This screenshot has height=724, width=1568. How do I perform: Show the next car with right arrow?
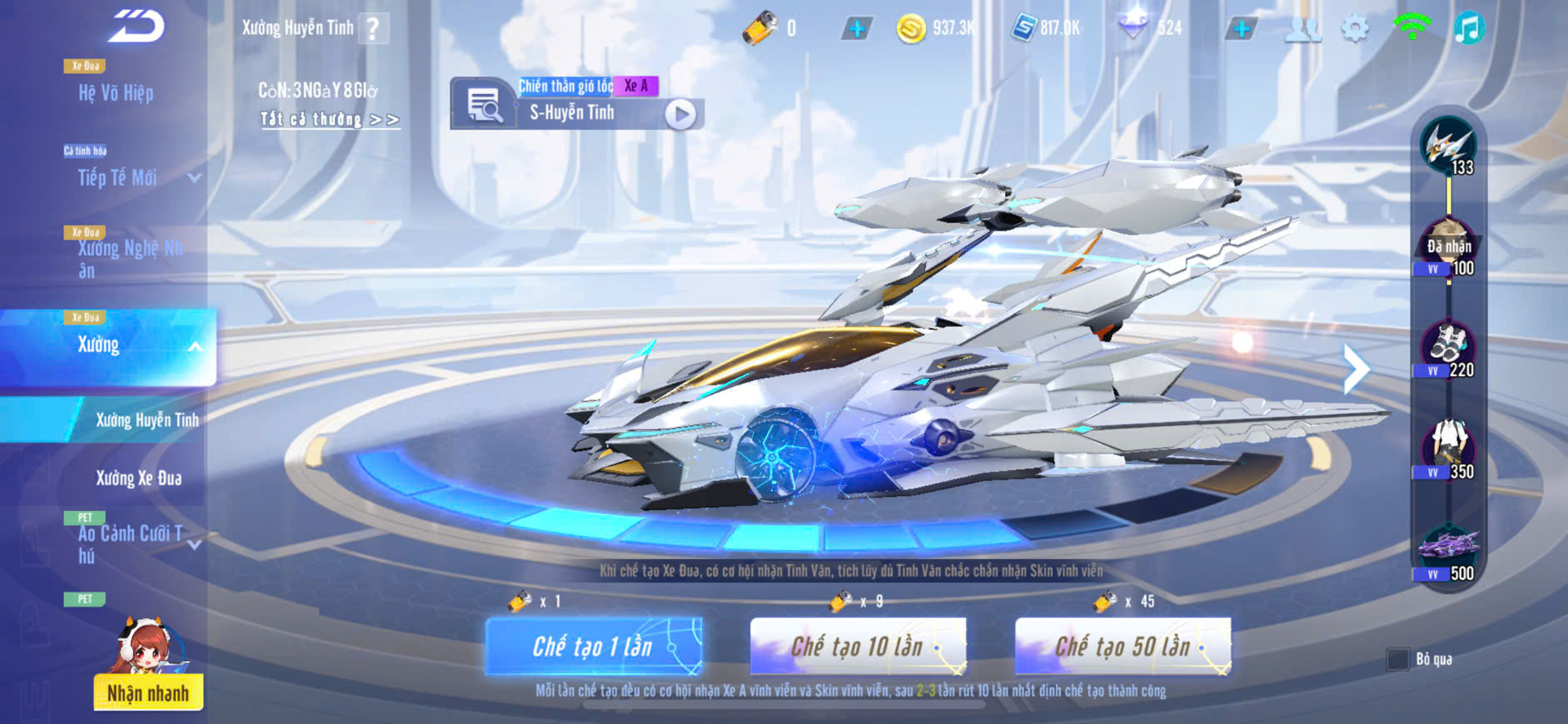click(x=1356, y=369)
